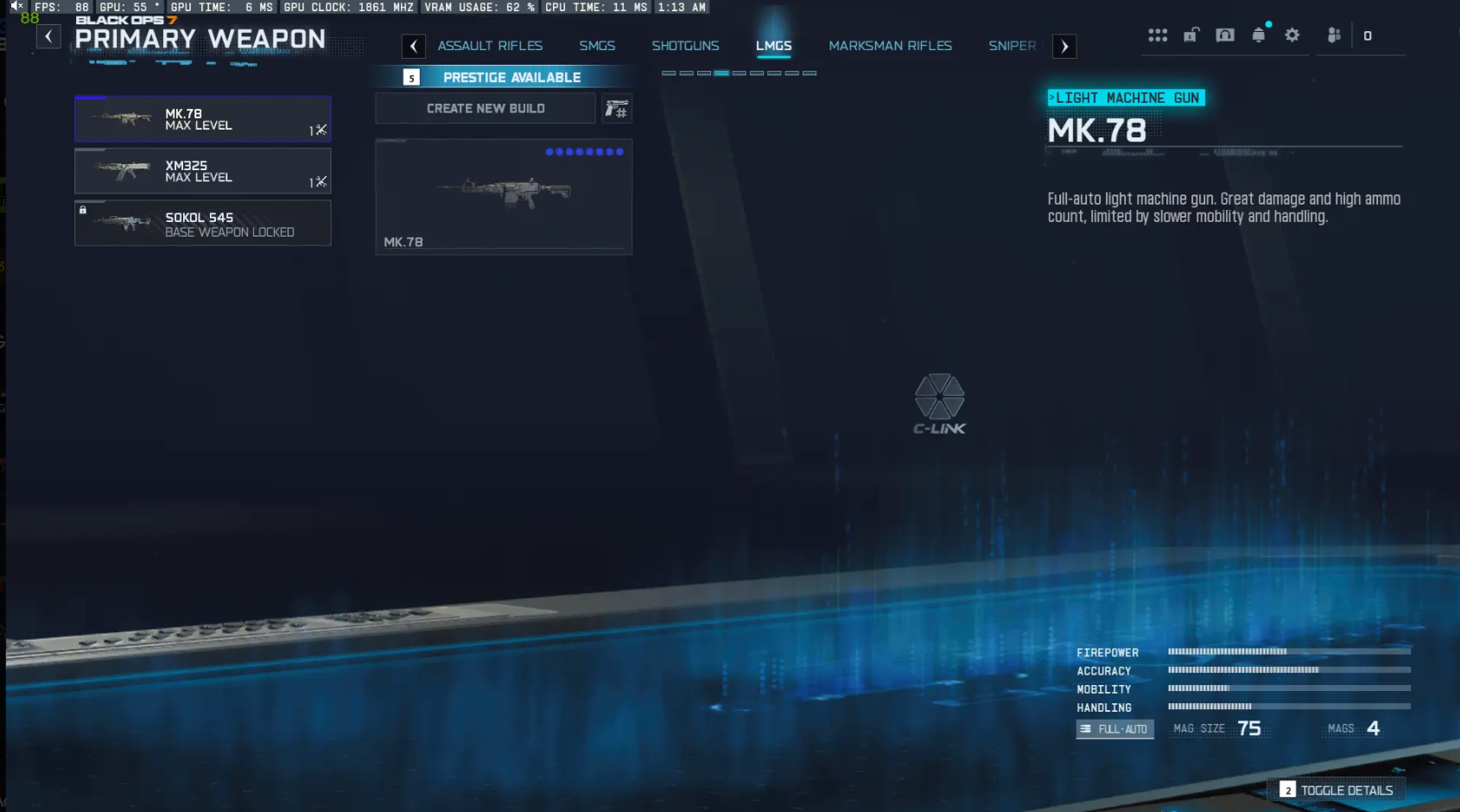The height and width of the screenshot is (812, 1460).
Task: Open weapon camo viewer via pistol icon
Action: 617,108
